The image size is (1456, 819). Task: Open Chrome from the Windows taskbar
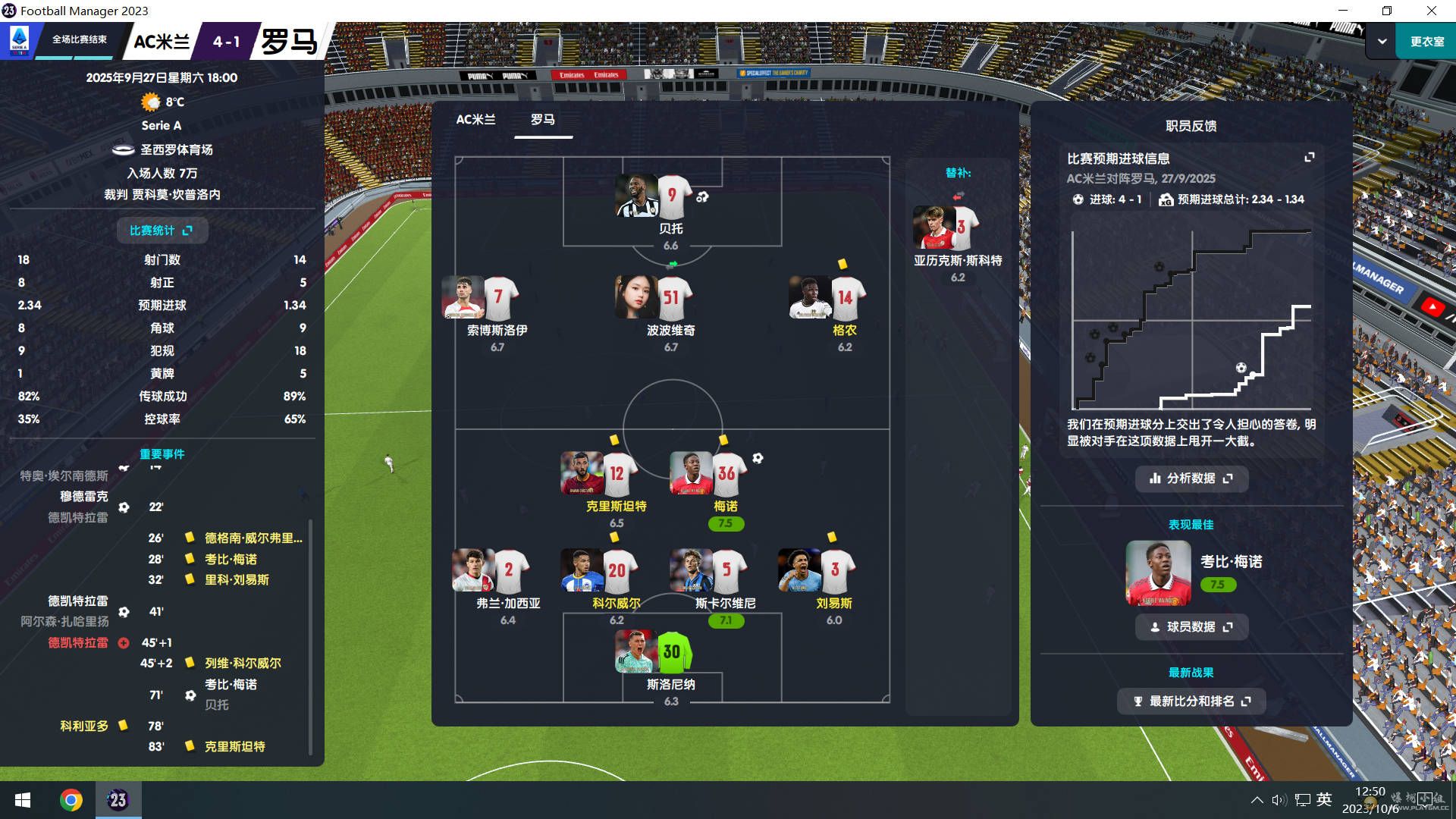[x=71, y=800]
